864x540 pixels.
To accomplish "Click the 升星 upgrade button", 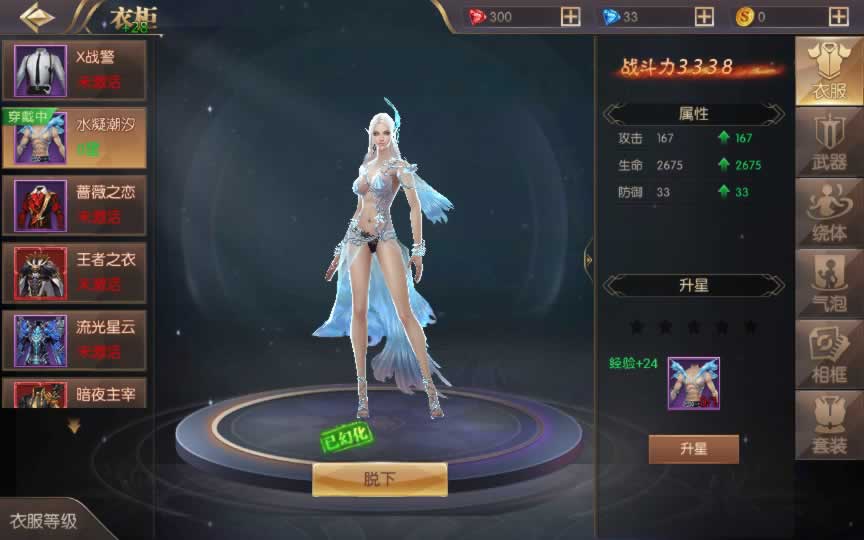I will pyautogui.click(x=693, y=449).
